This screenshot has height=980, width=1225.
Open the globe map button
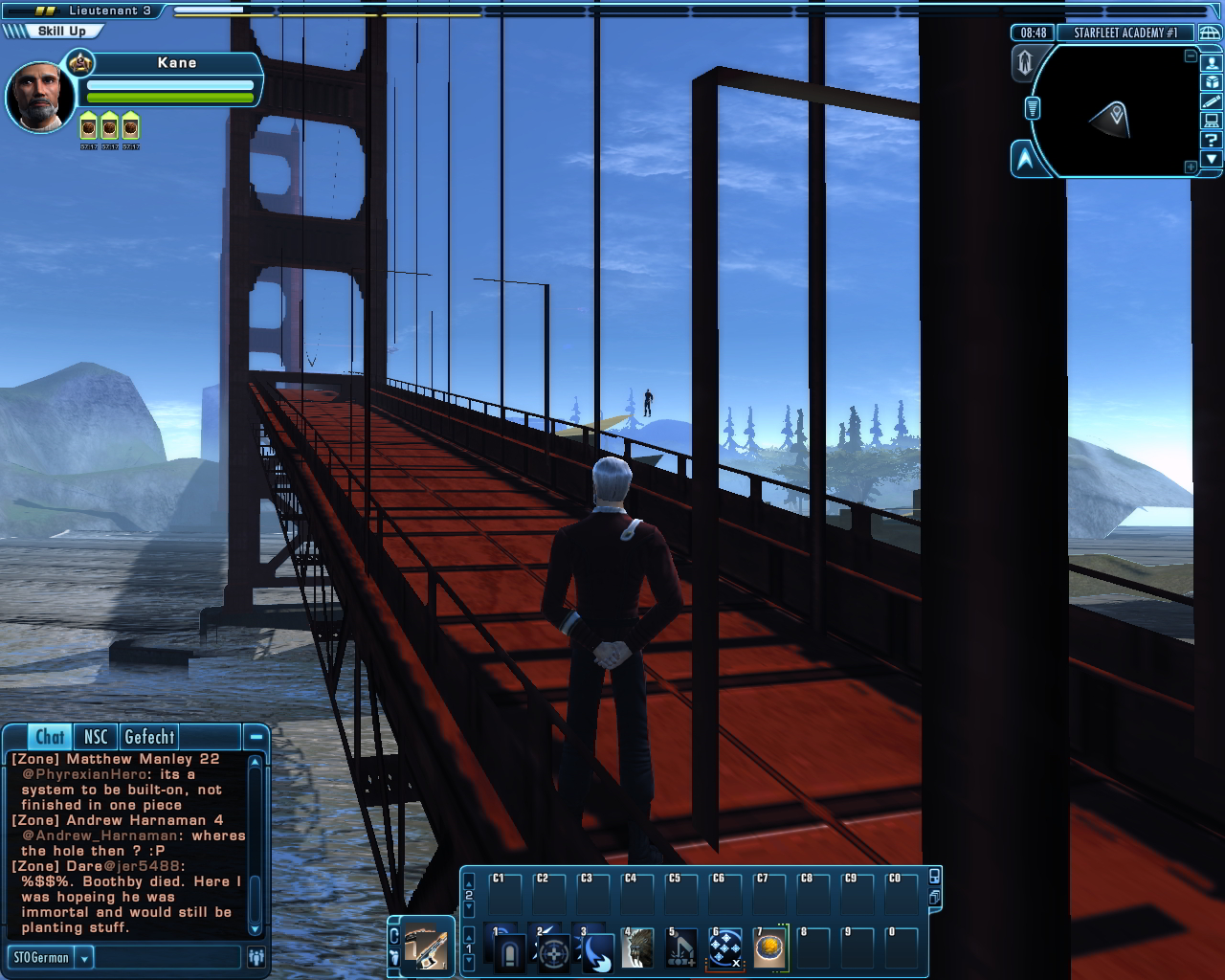click(1210, 33)
